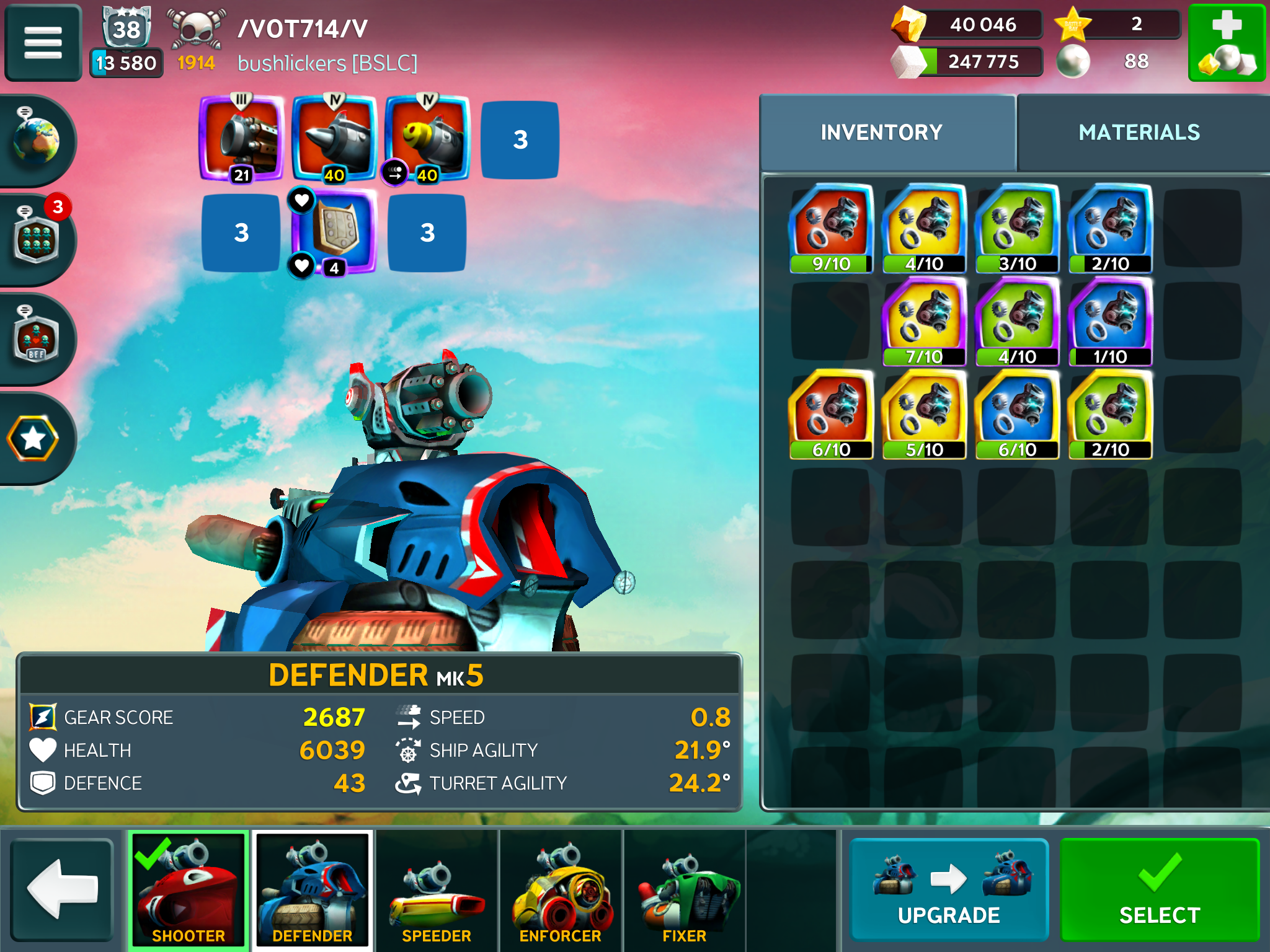Select the blue inventory part showing 1/10
The width and height of the screenshot is (1270, 952).
click(1110, 321)
